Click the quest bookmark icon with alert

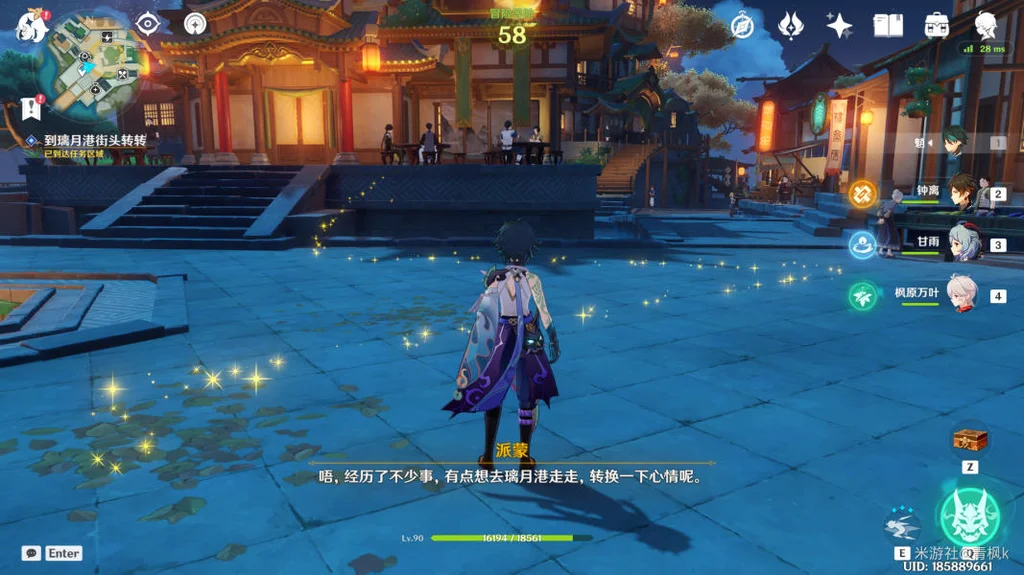30,108
